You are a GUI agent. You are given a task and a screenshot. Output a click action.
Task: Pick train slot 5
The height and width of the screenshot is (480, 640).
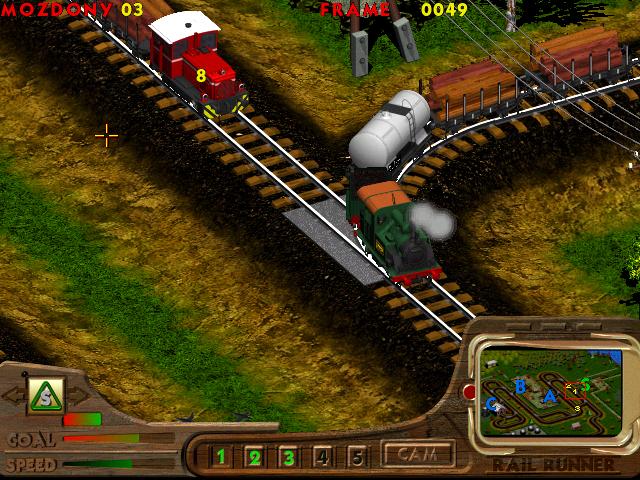[x=357, y=458]
